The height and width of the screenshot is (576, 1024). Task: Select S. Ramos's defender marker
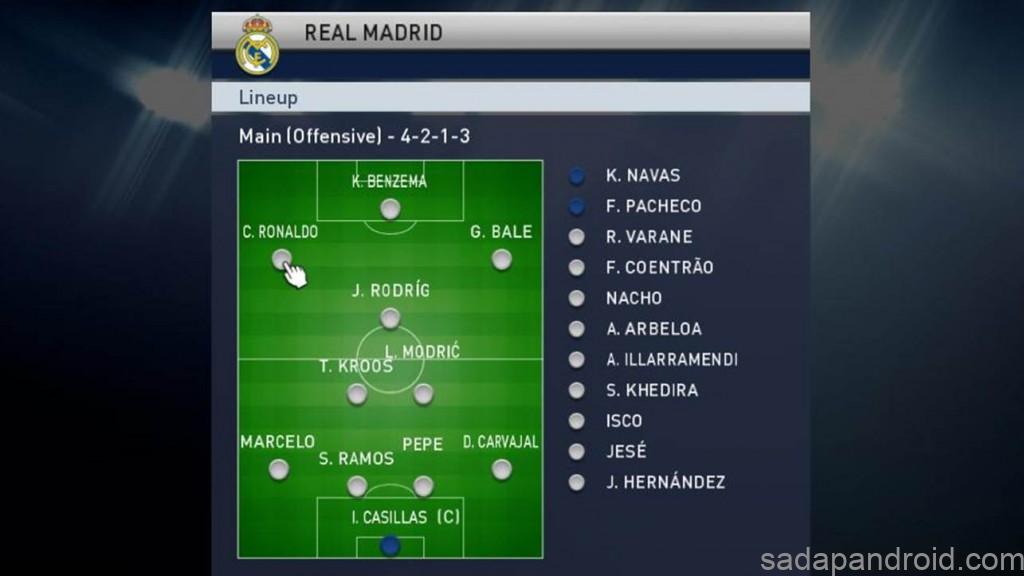point(357,486)
